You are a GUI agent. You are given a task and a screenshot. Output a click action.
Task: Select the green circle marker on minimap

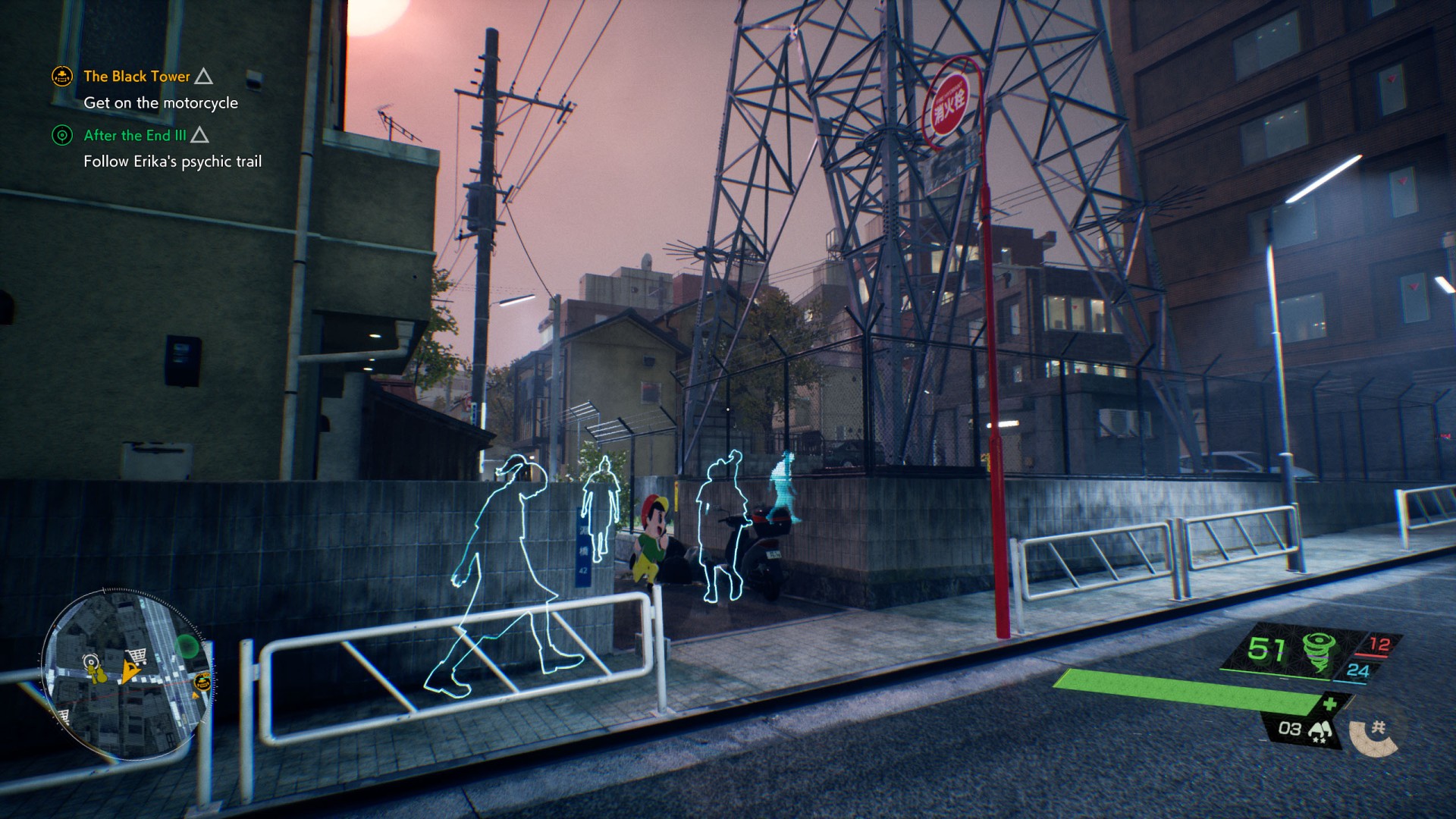pyautogui.click(x=187, y=647)
